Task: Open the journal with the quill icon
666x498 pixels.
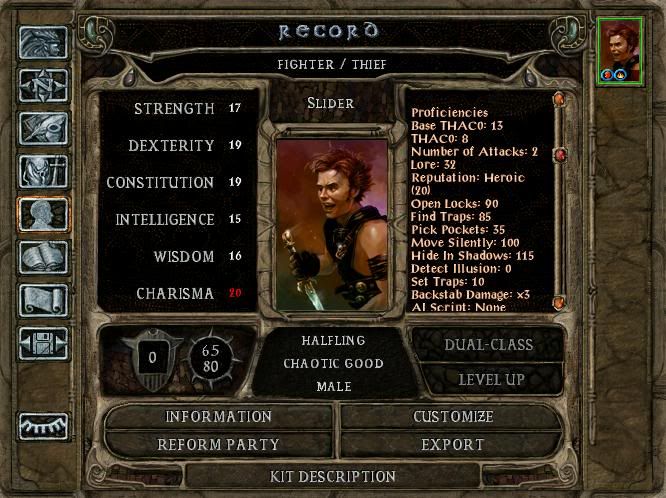Action: pos(44,128)
